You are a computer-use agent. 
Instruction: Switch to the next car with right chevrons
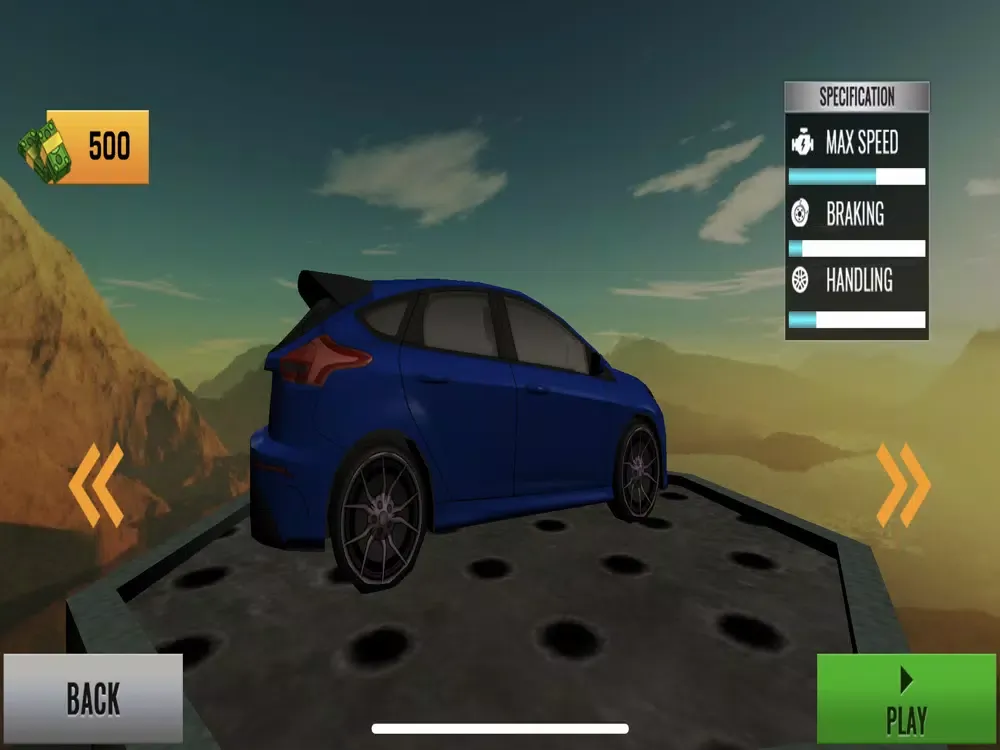click(x=903, y=485)
